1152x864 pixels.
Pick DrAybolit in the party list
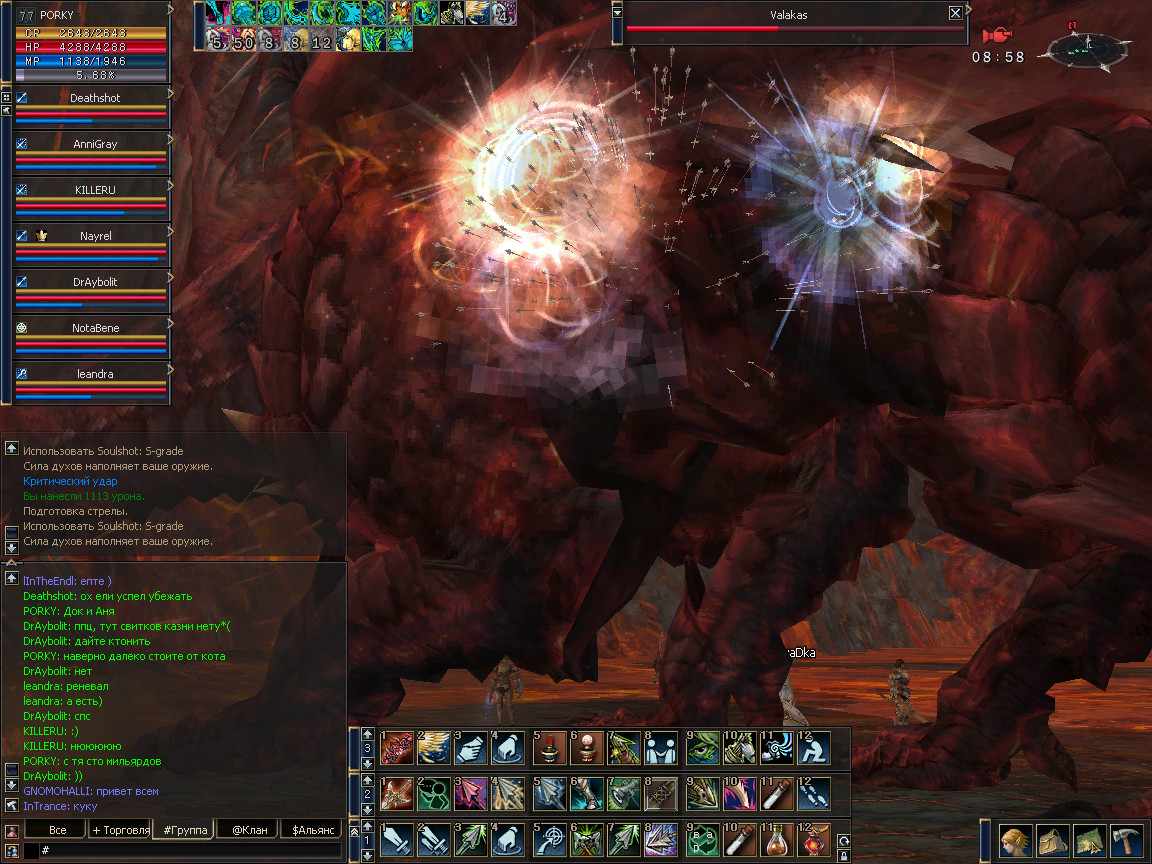[93, 282]
